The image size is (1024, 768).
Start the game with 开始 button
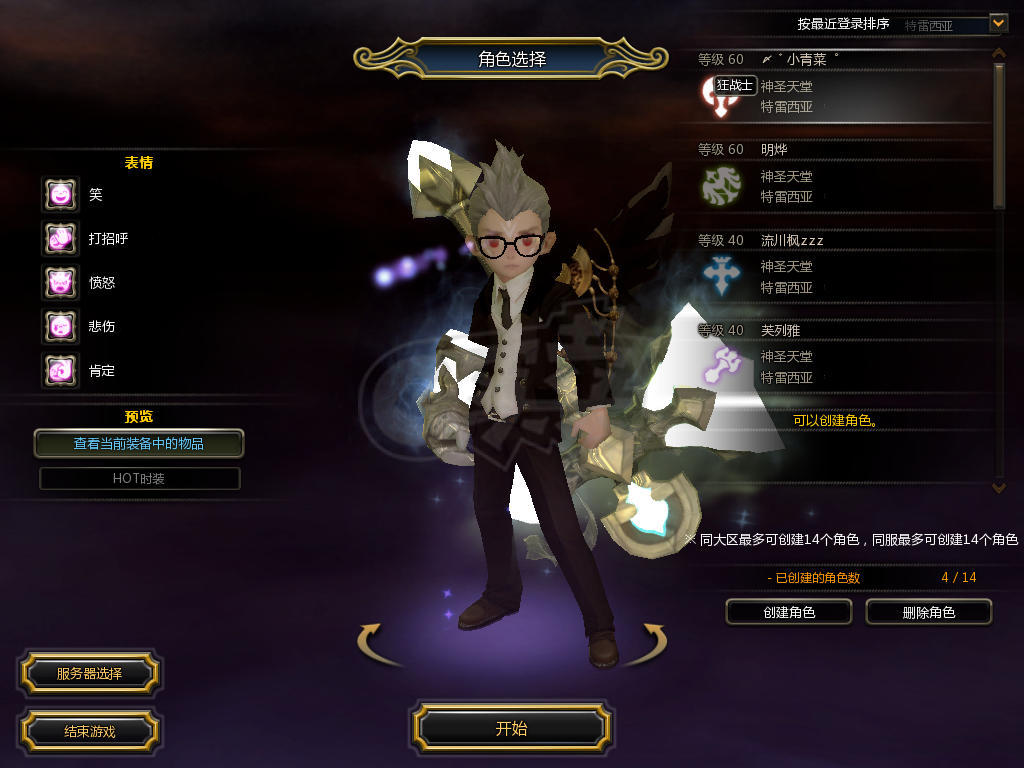[511, 728]
